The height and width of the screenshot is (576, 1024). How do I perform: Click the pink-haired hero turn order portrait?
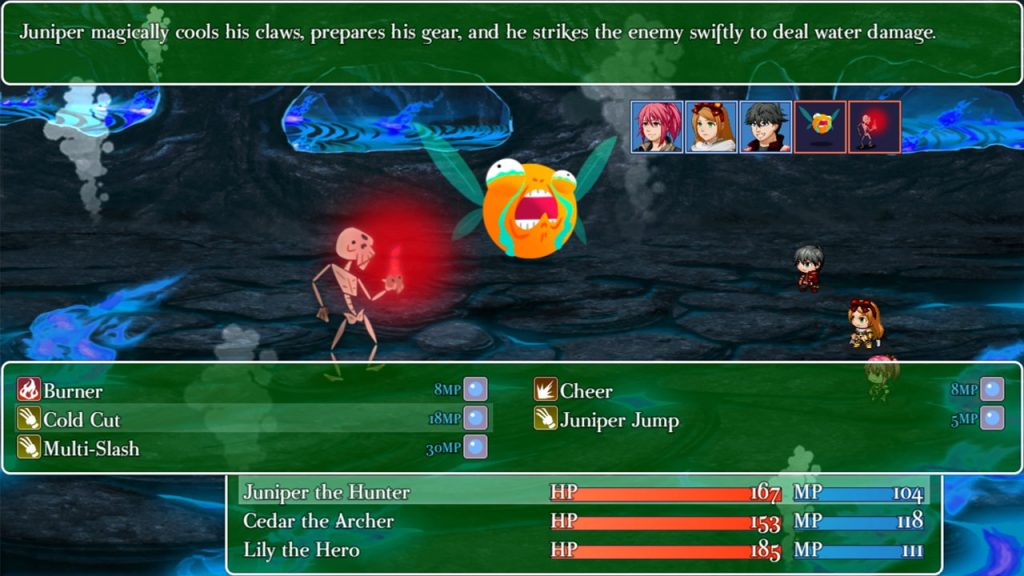coord(657,127)
